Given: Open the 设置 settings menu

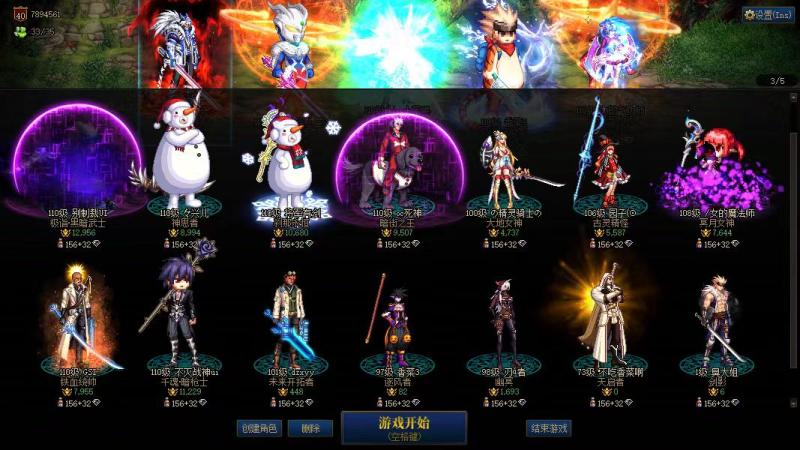Looking at the screenshot, I should click(x=767, y=15).
